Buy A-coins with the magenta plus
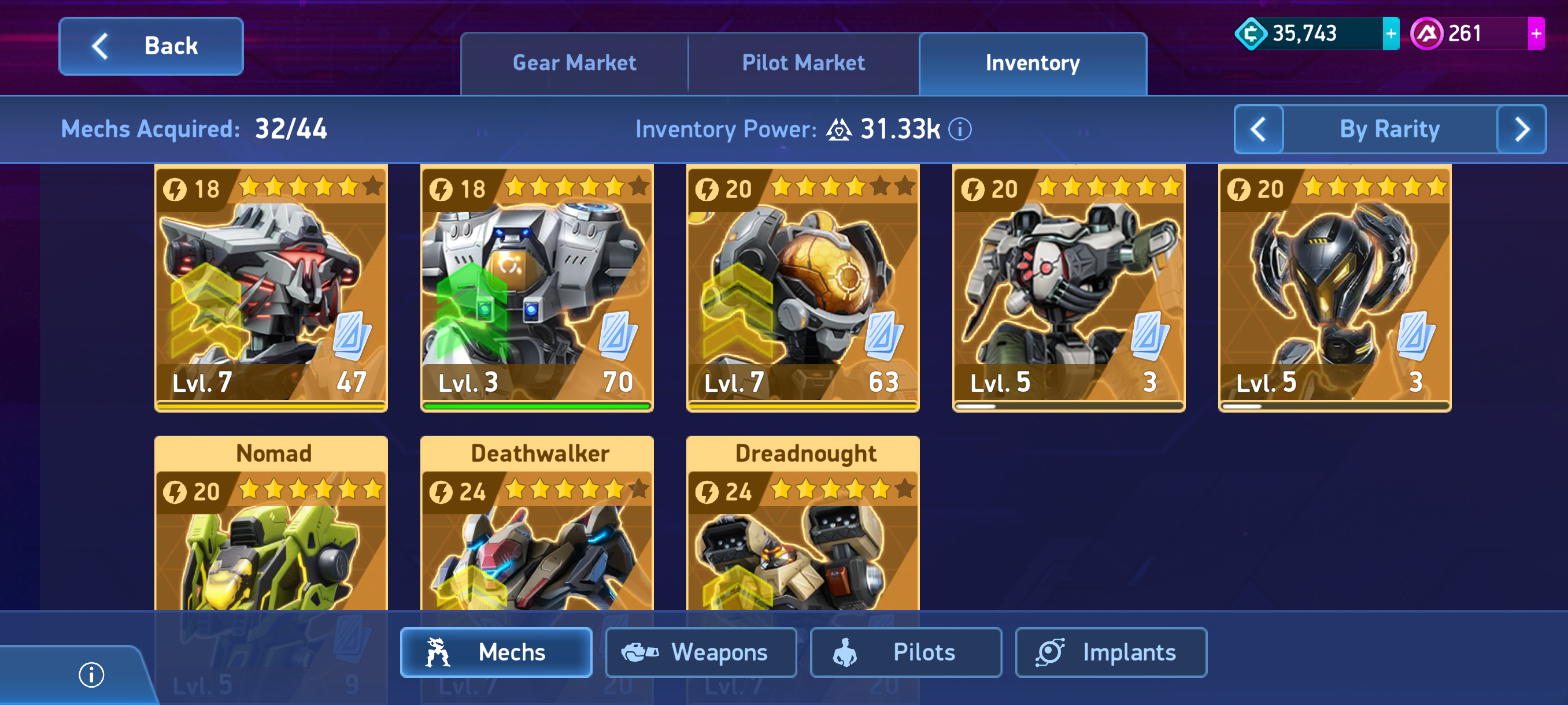The width and height of the screenshot is (1568, 705). tap(1535, 34)
